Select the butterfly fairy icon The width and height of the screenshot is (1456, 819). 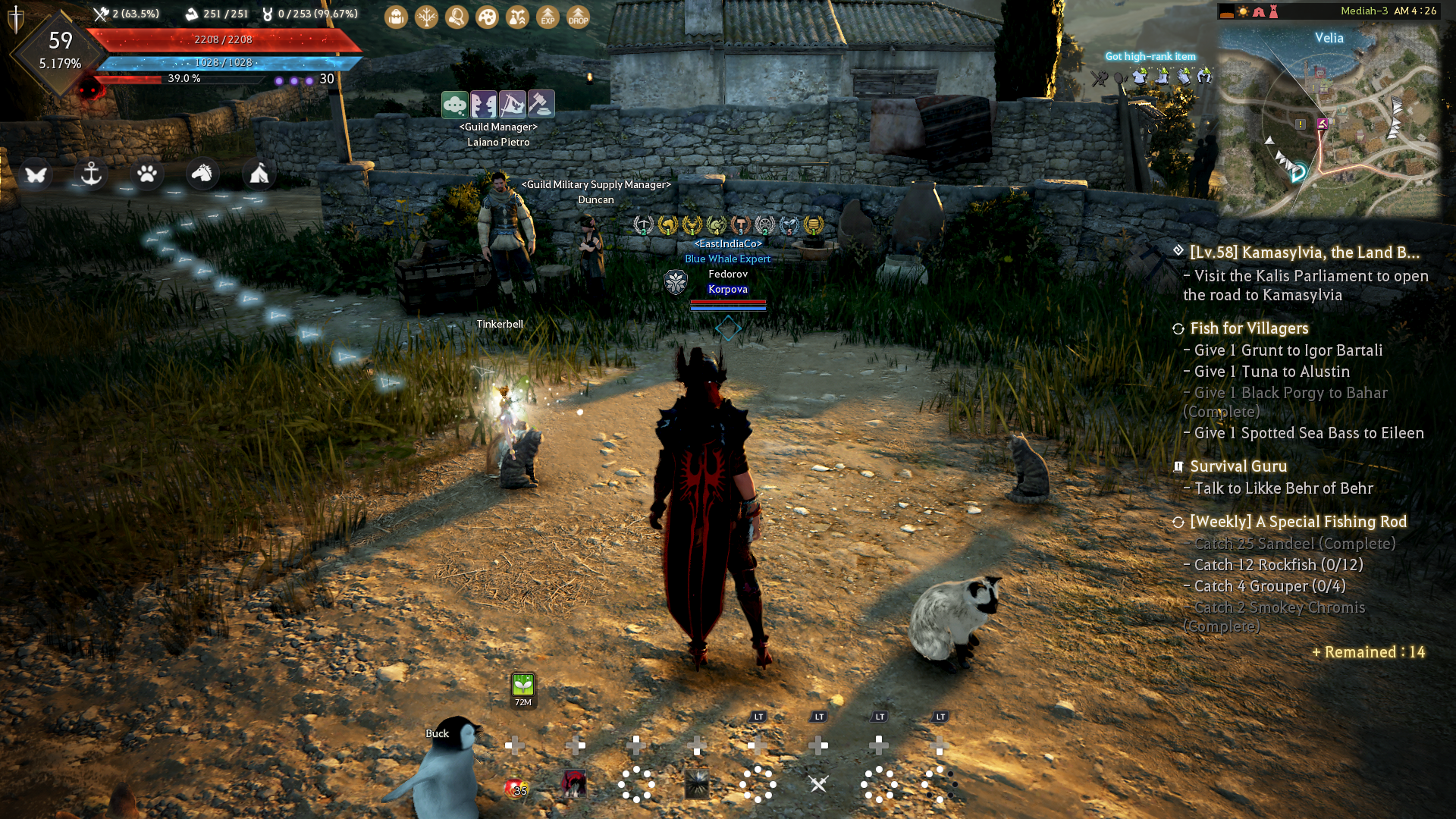pos(36,174)
